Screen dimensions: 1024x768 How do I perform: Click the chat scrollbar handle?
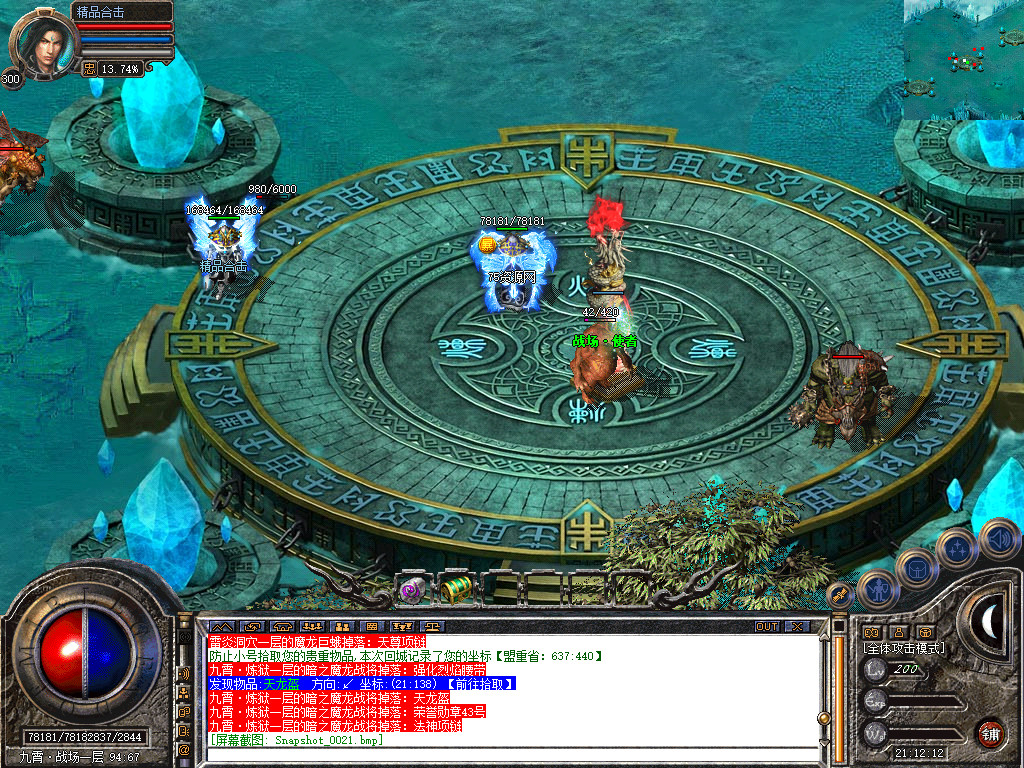click(x=824, y=718)
